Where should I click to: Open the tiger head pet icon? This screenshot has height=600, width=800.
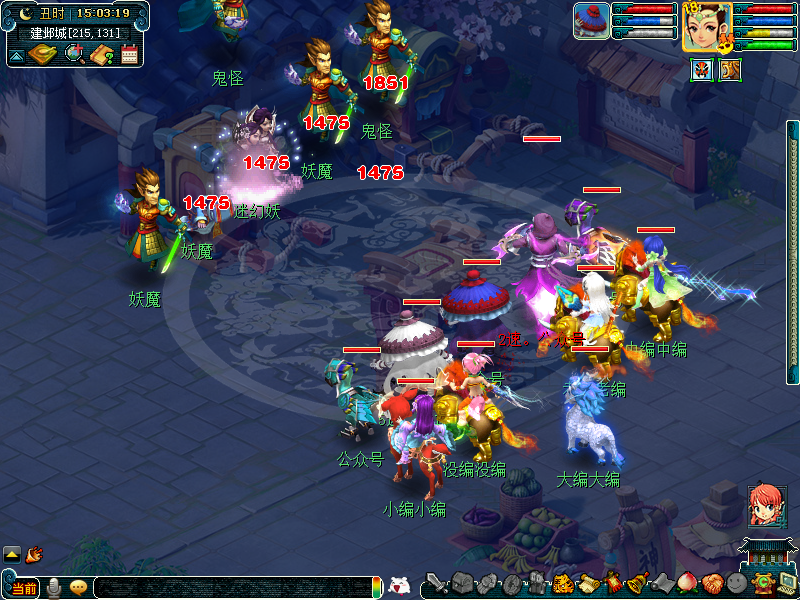[563, 583]
